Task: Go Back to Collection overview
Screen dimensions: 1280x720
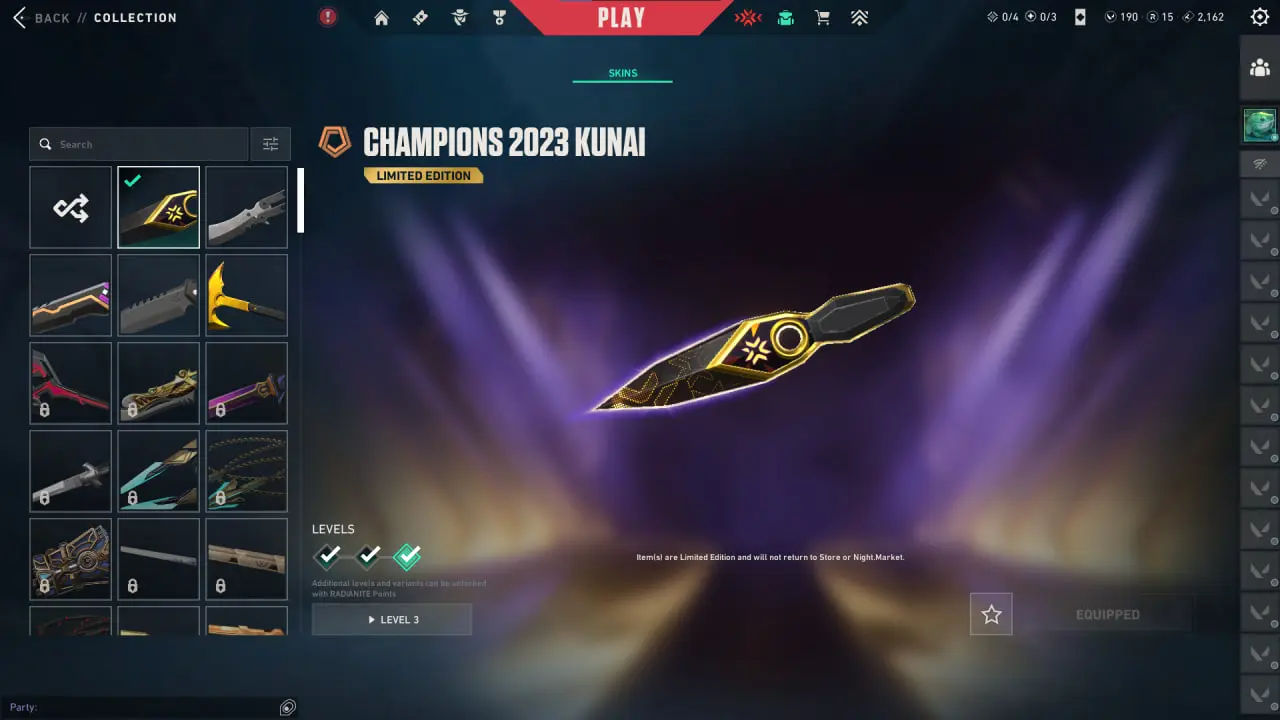Action: tap(42, 17)
